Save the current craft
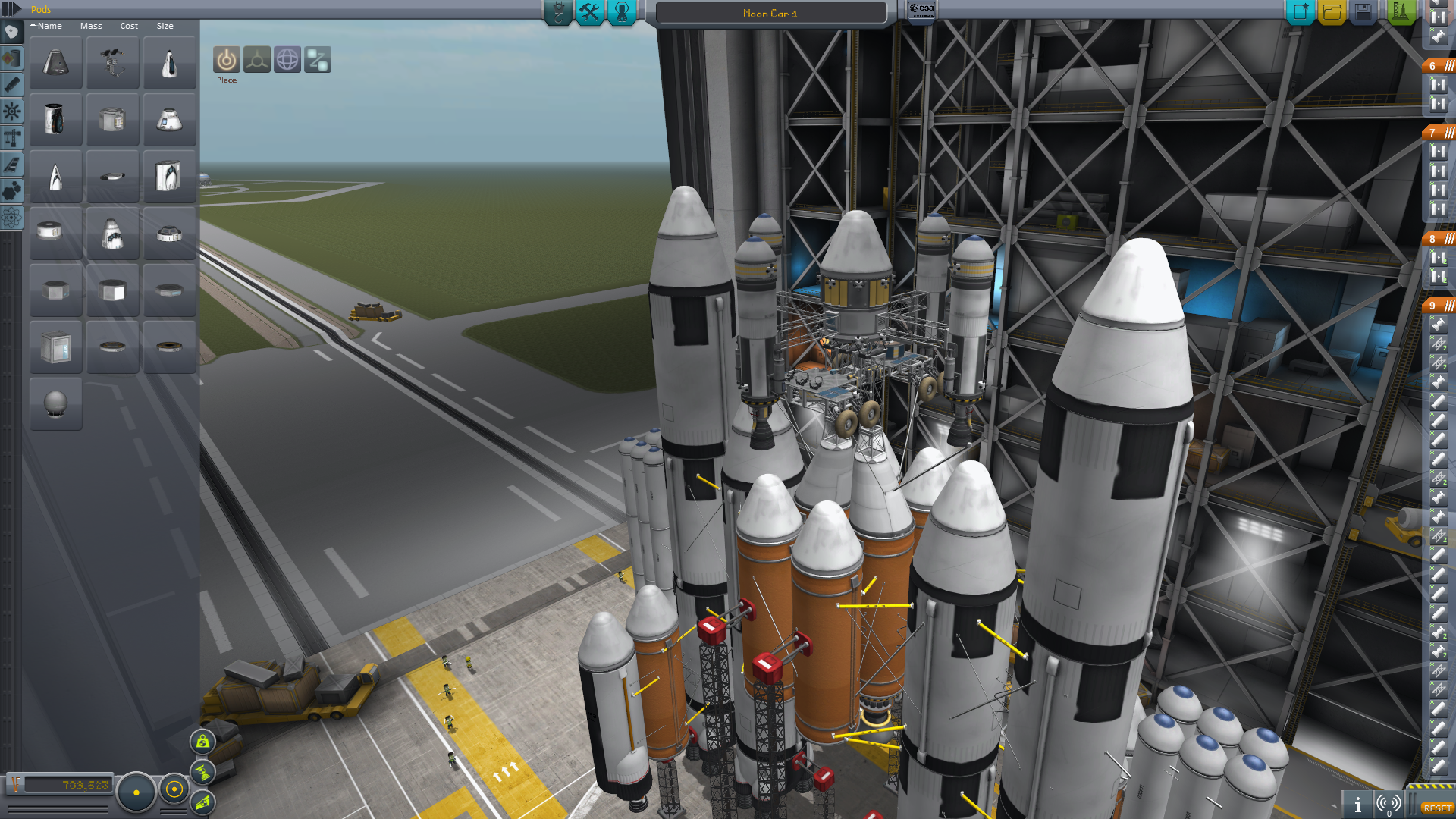 [1363, 12]
